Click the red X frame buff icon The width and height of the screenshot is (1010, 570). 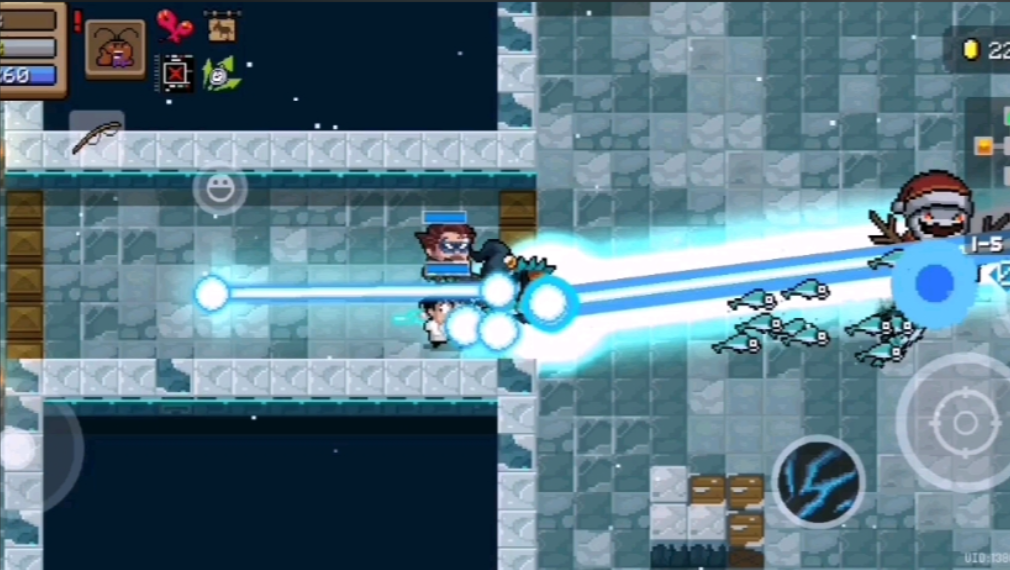[177, 73]
